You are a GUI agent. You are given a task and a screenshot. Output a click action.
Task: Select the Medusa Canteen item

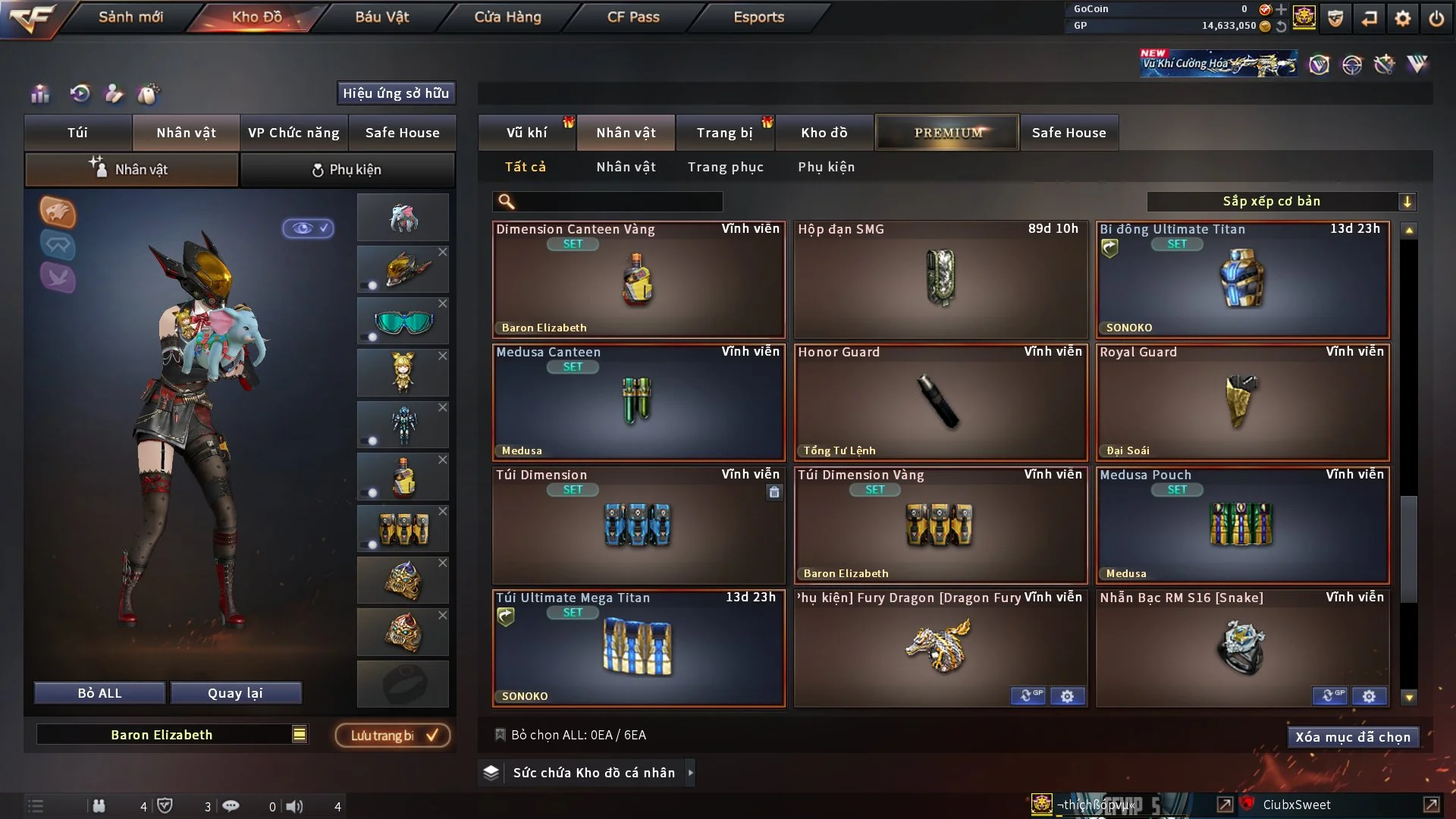[x=639, y=402]
